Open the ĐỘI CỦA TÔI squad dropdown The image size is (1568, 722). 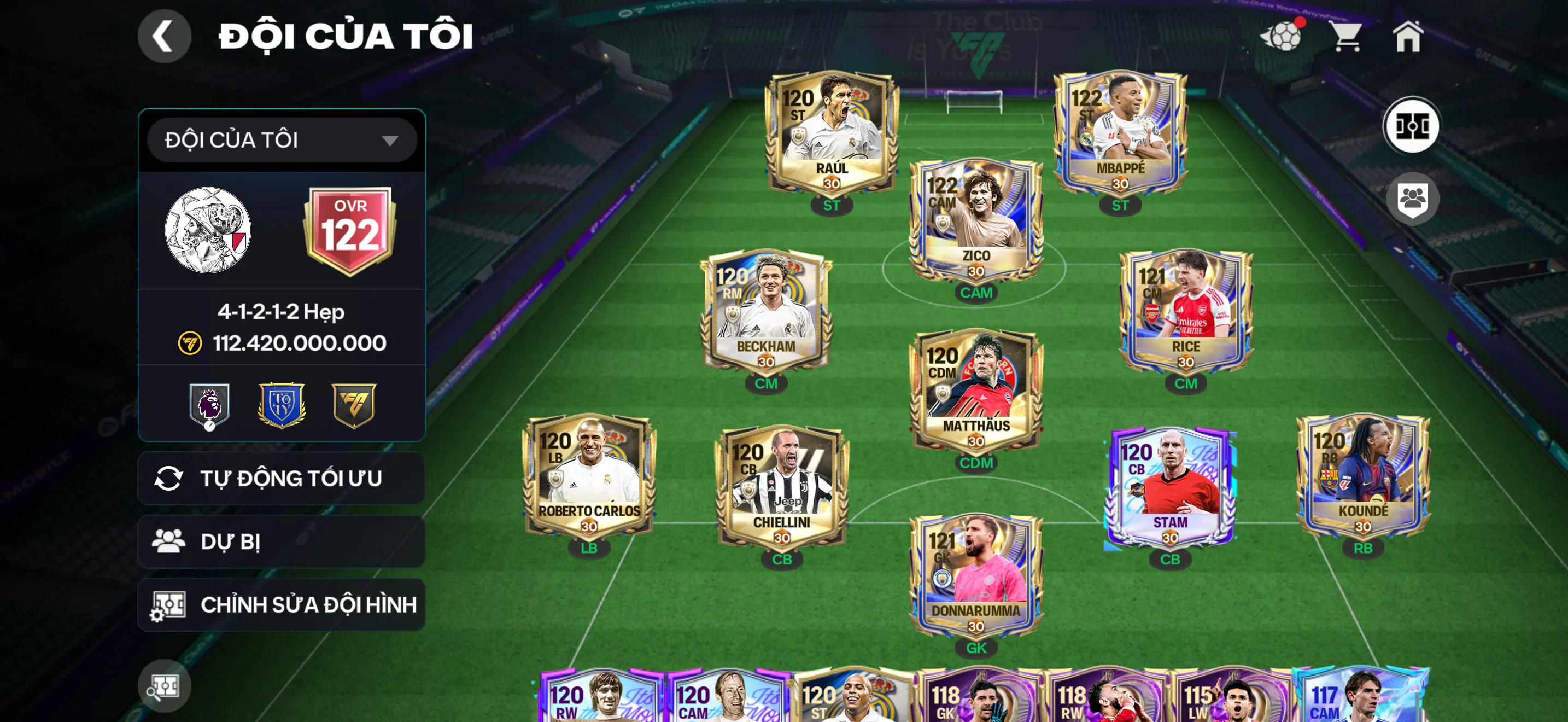click(281, 140)
